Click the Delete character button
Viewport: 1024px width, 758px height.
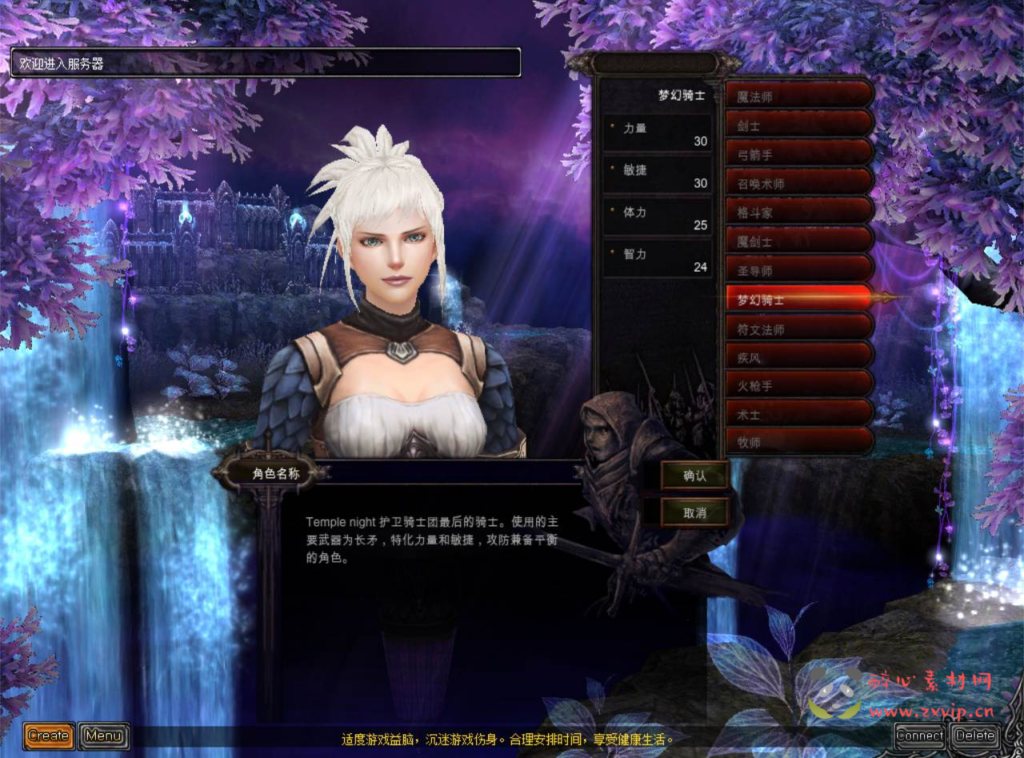[x=975, y=736]
